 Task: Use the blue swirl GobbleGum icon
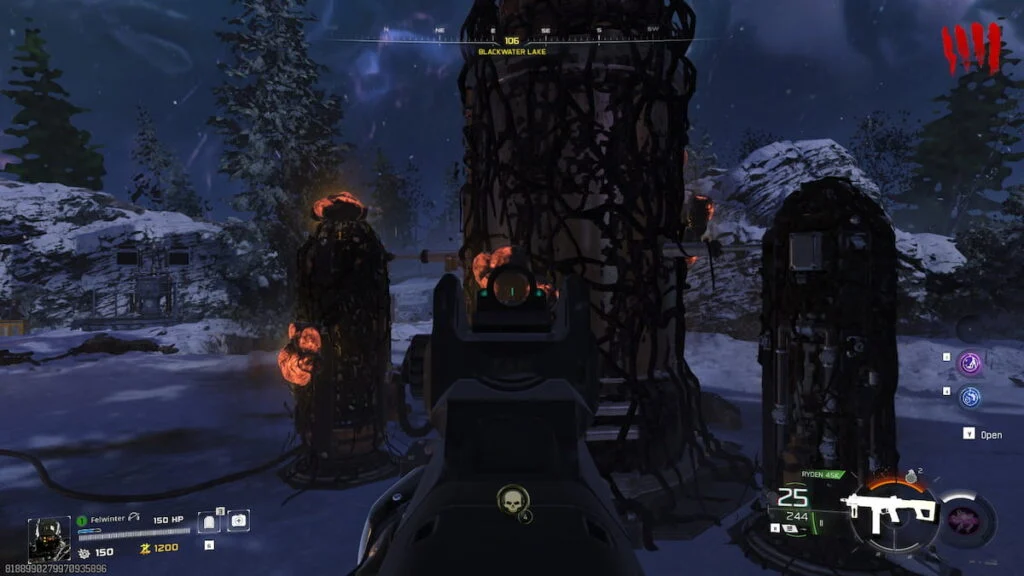(x=968, y=397)
